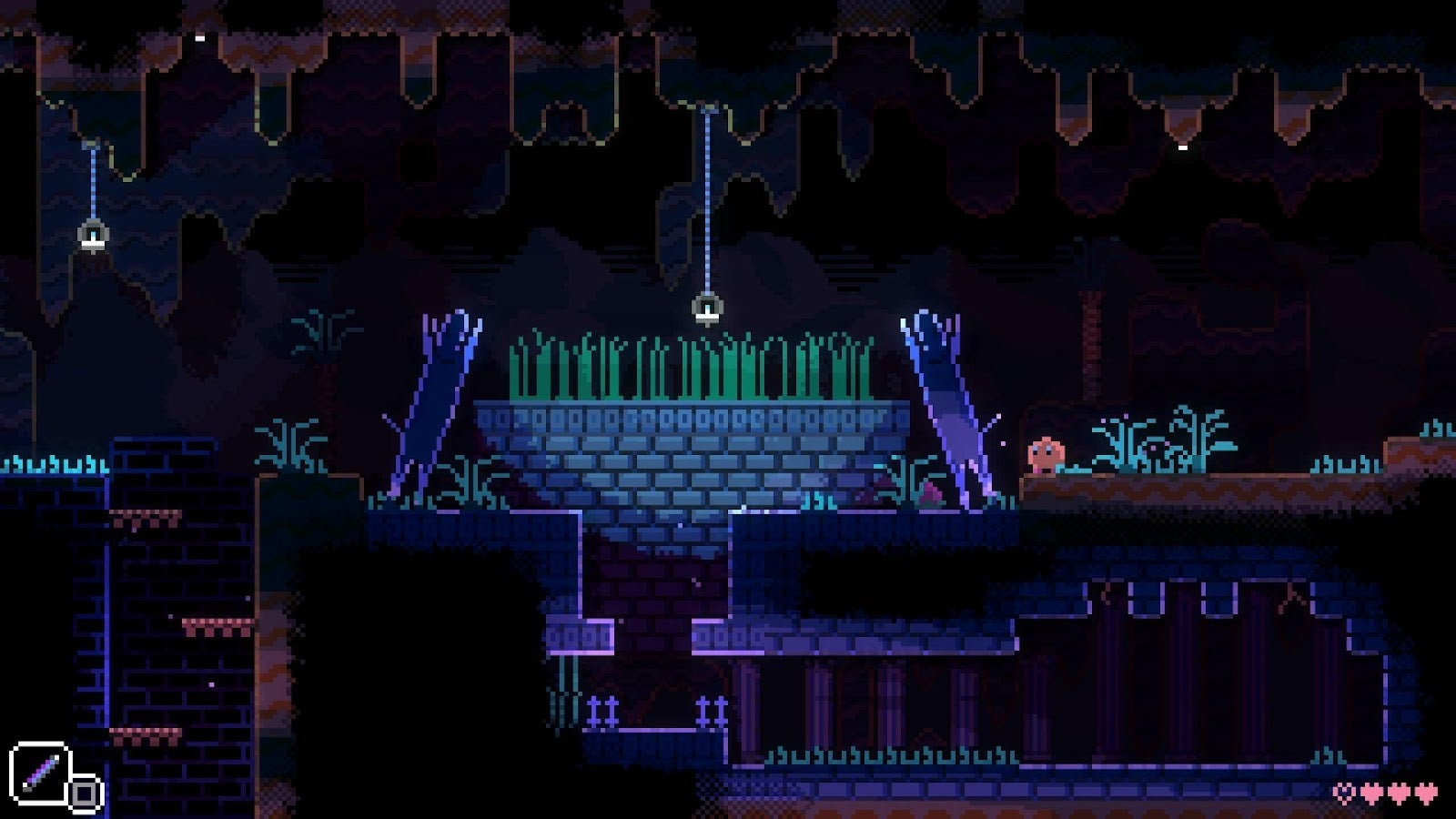Click the empty hollow heart in the health bar
The height and width of the screenshot is (819, 1456).
pyautogui.click(x=1343, y=791)
